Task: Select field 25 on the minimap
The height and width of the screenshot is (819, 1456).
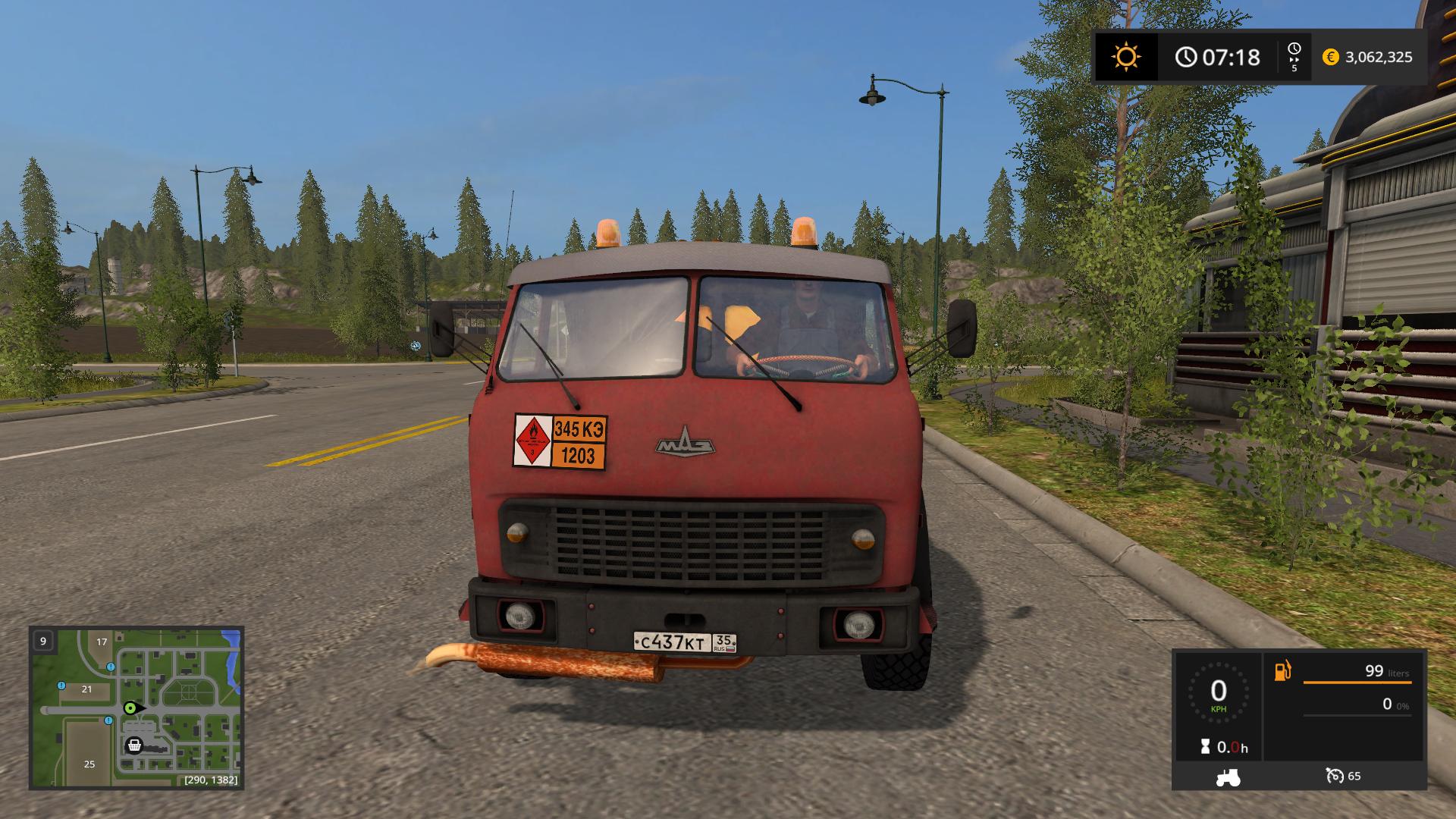Action: 89,764
